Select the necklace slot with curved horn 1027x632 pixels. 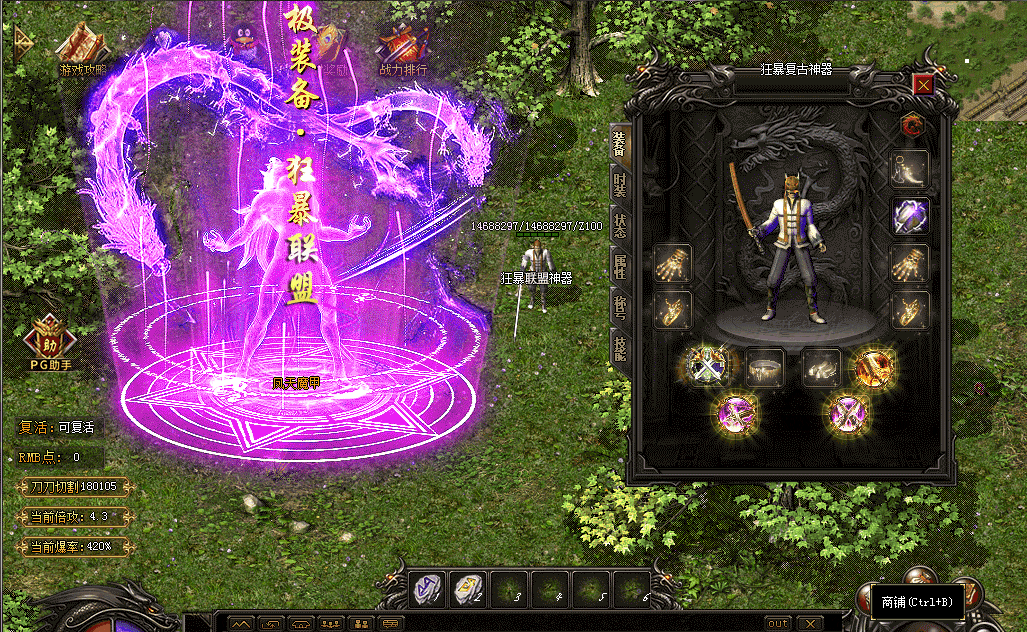pos(910,168)
